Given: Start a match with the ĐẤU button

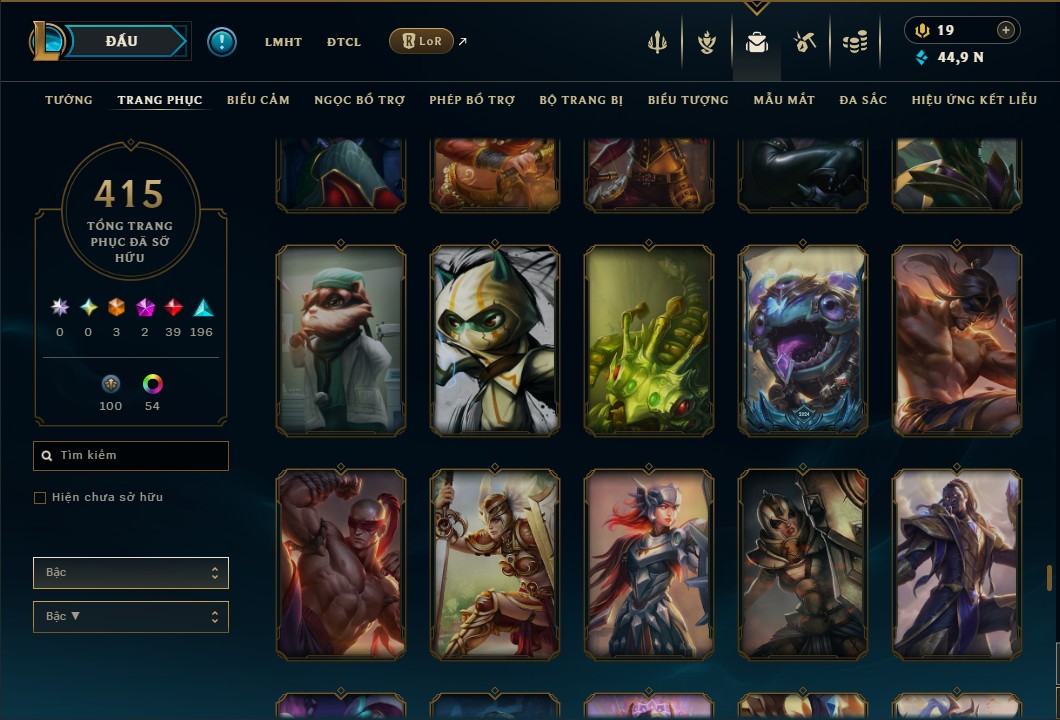Looking at the screenshot, I should pos(121,41).
